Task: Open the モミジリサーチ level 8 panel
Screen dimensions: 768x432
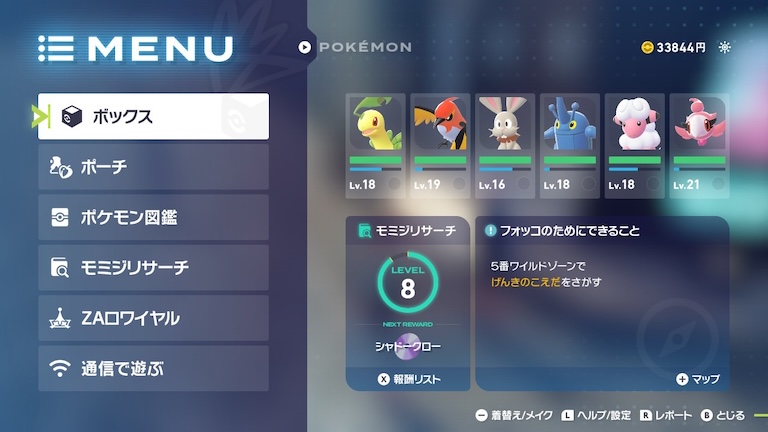Action: coord(407,285)
